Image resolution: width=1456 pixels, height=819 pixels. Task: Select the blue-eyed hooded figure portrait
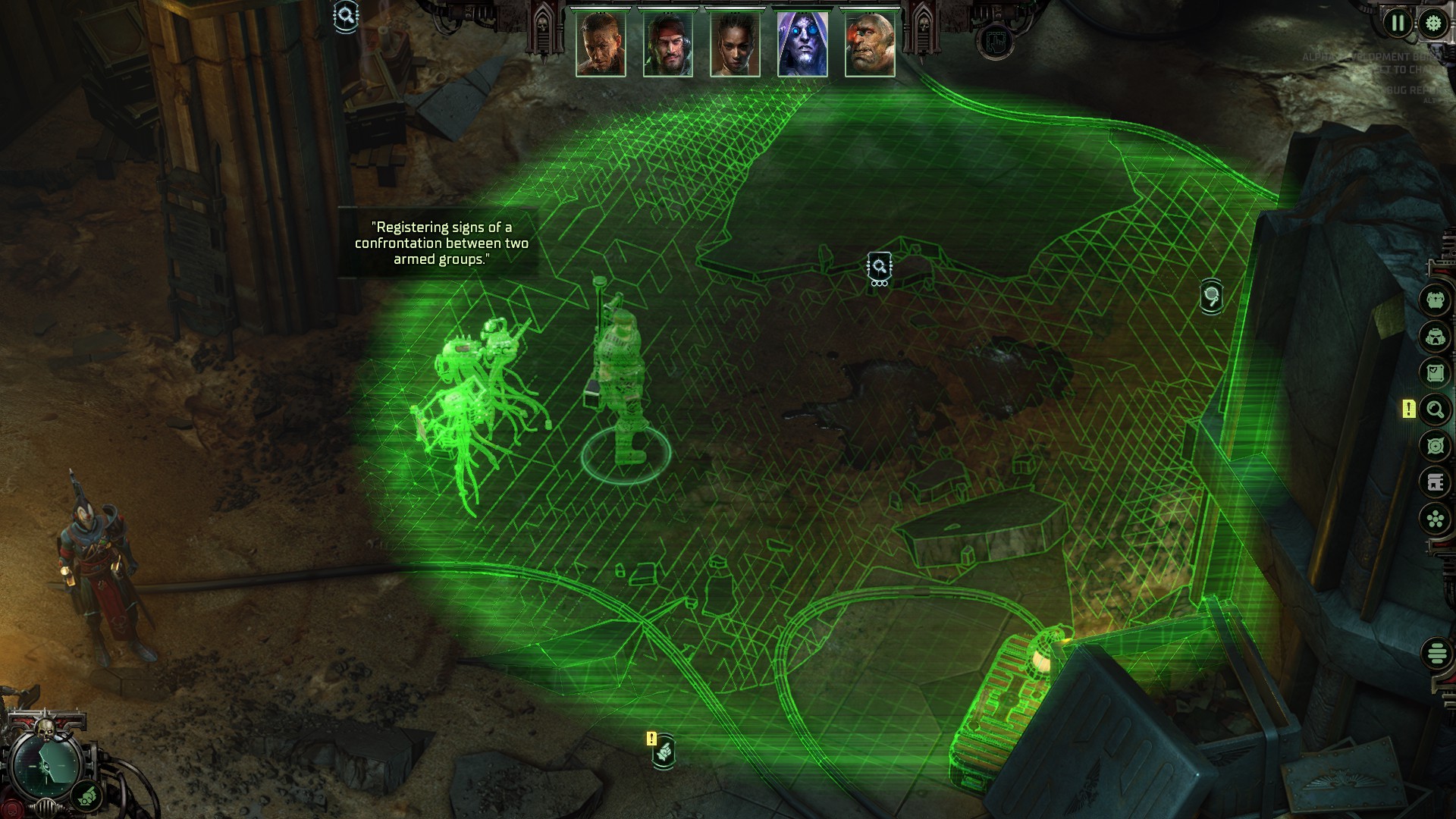(x=802, y=44)
